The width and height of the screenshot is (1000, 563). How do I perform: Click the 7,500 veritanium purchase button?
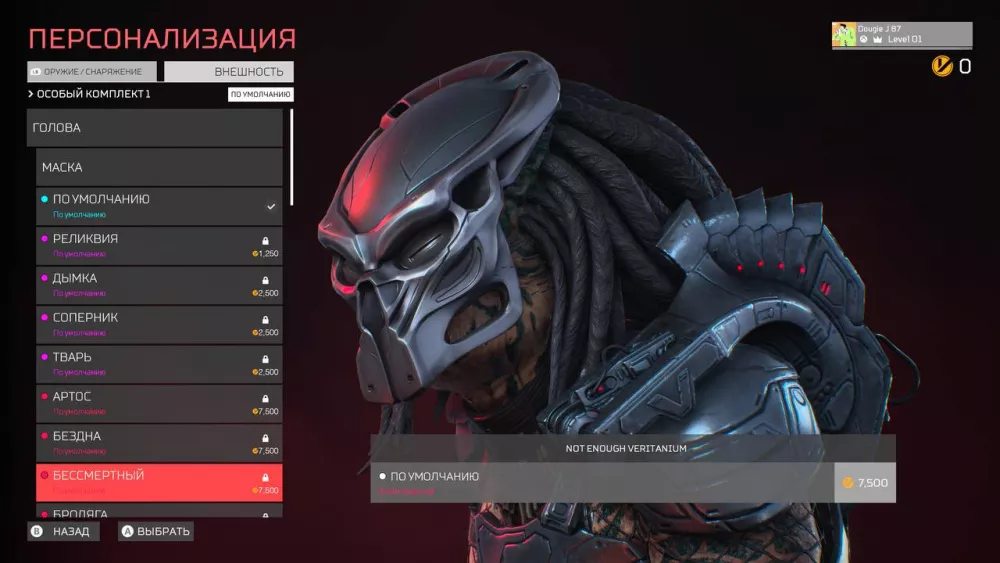[x=864, y=483]
